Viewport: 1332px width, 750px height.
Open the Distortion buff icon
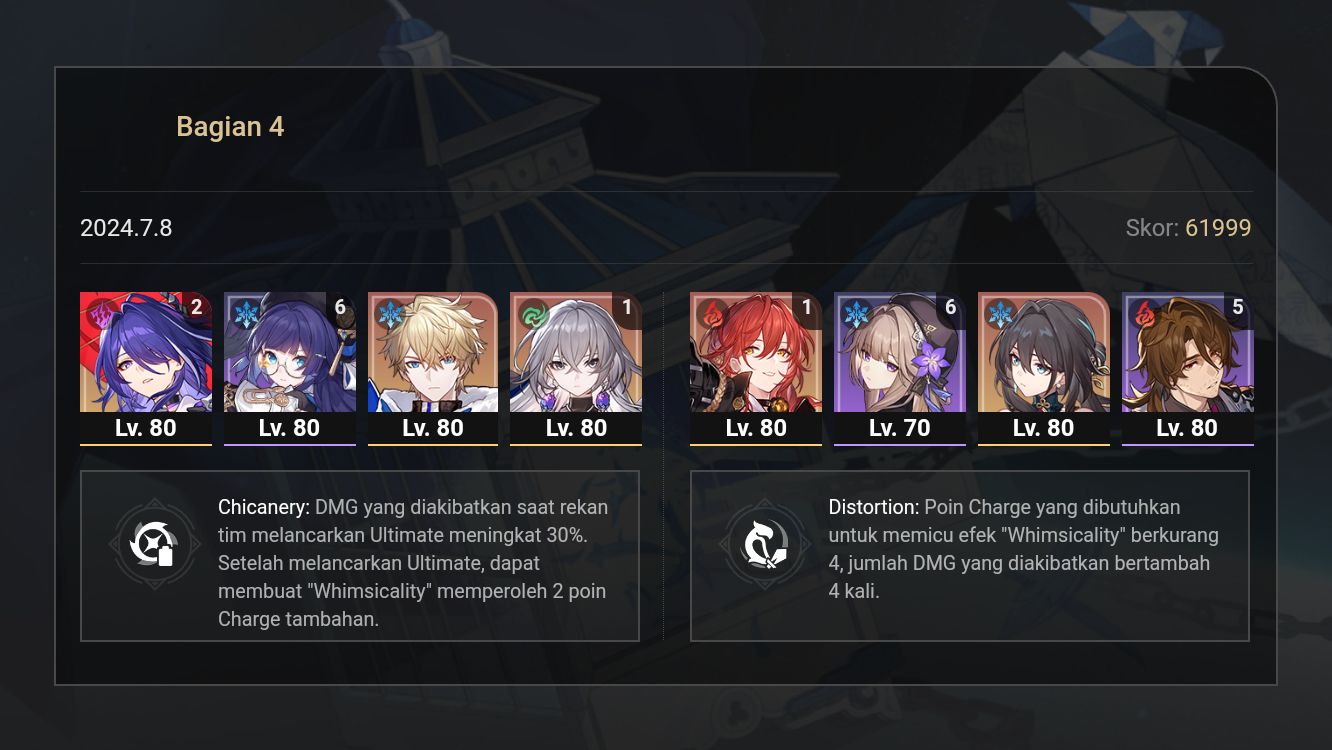click(x=766, y=544)
